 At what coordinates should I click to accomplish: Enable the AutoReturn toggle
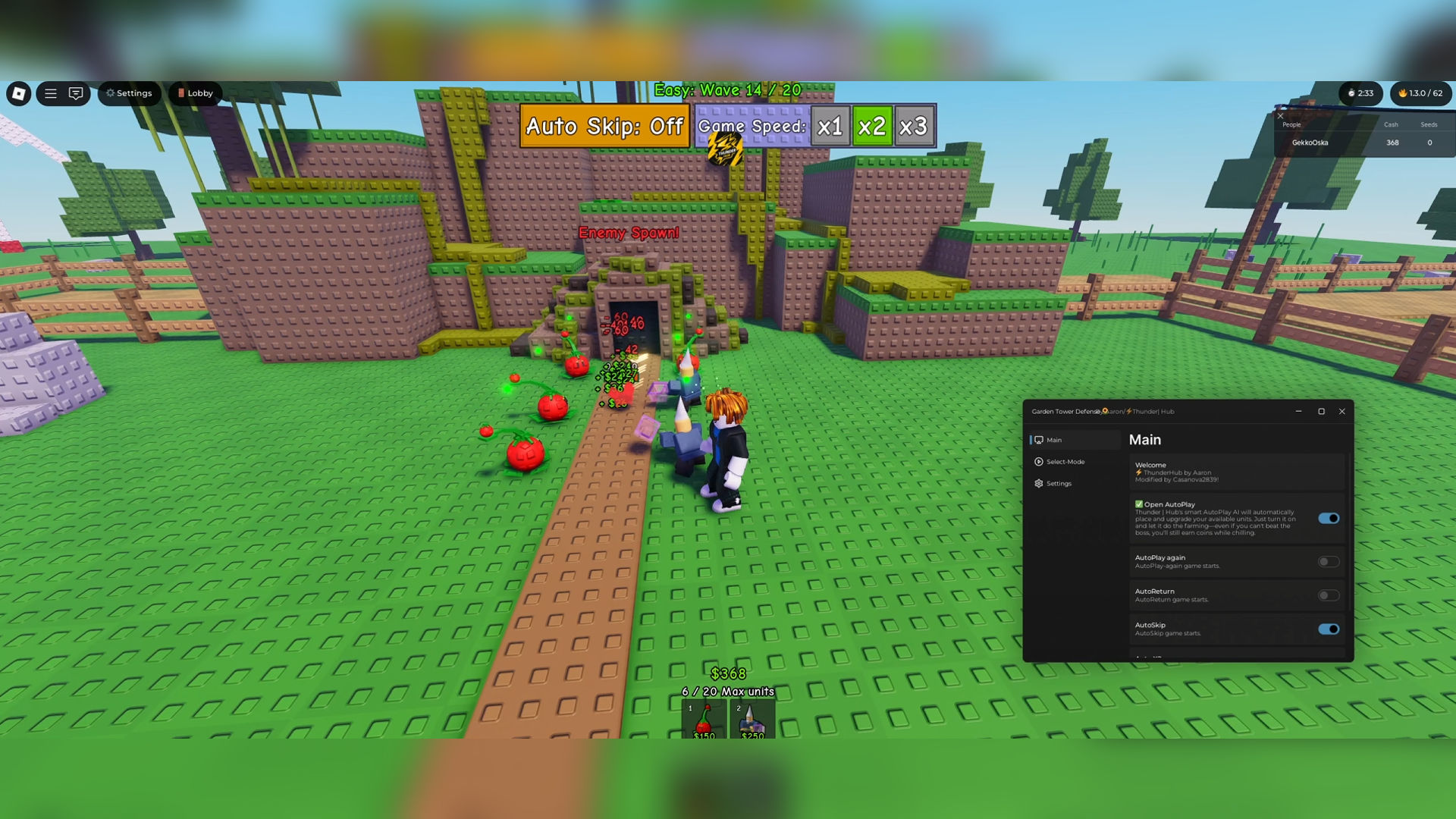1329,596
